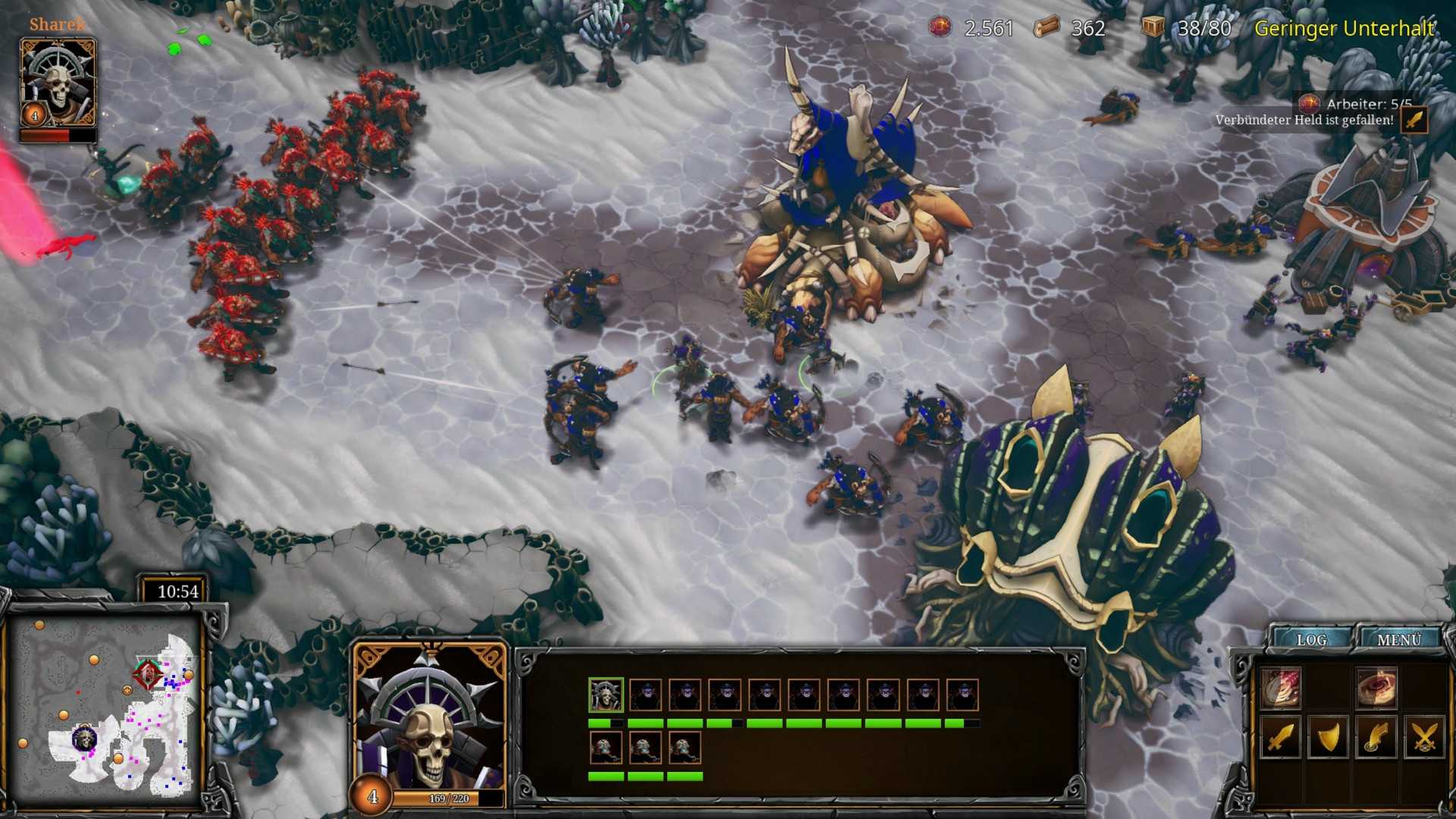Select the sword stance icon

1281,738
